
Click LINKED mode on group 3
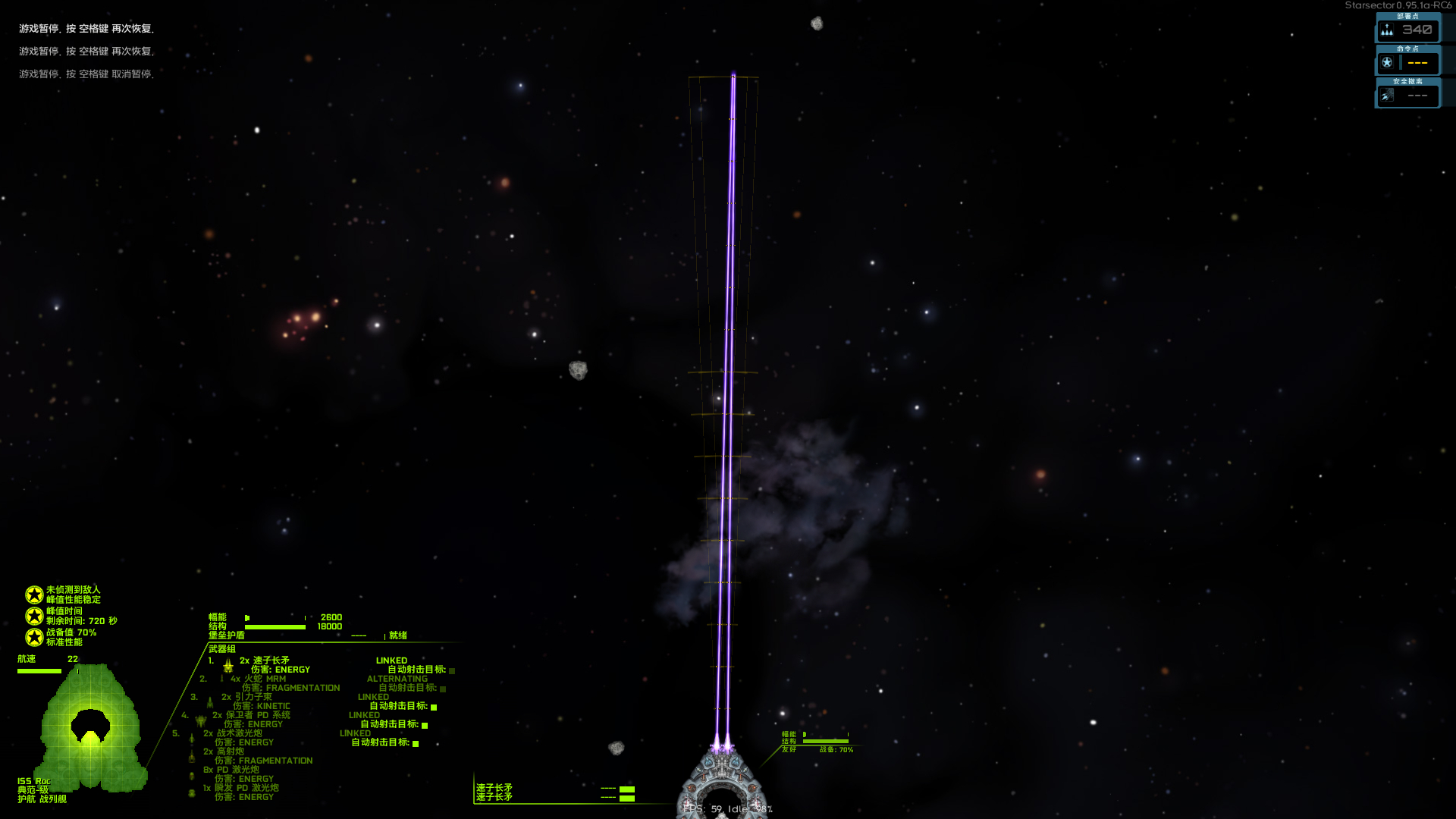(x=373, y=696)
